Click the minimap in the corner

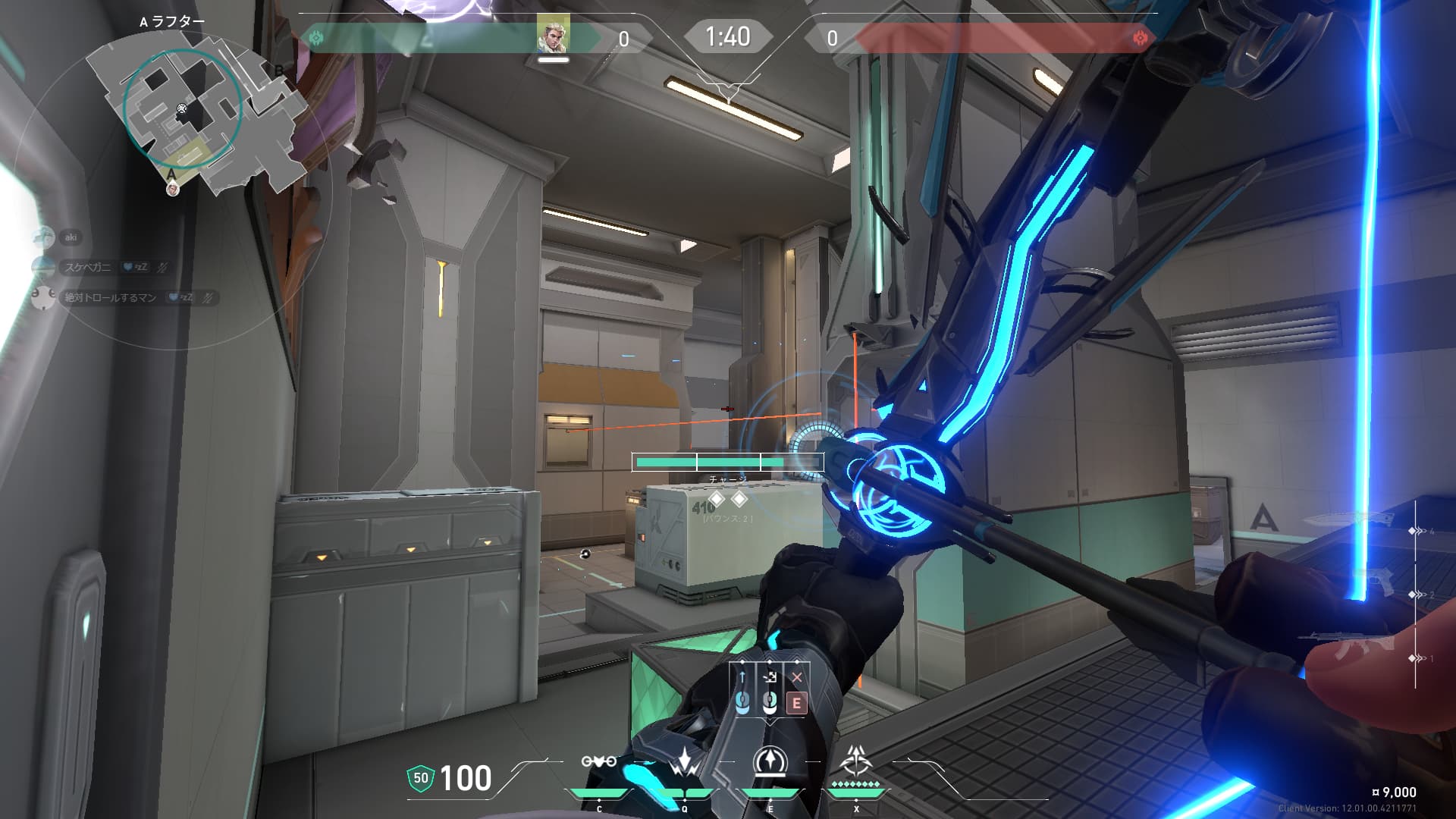(196, 114)
